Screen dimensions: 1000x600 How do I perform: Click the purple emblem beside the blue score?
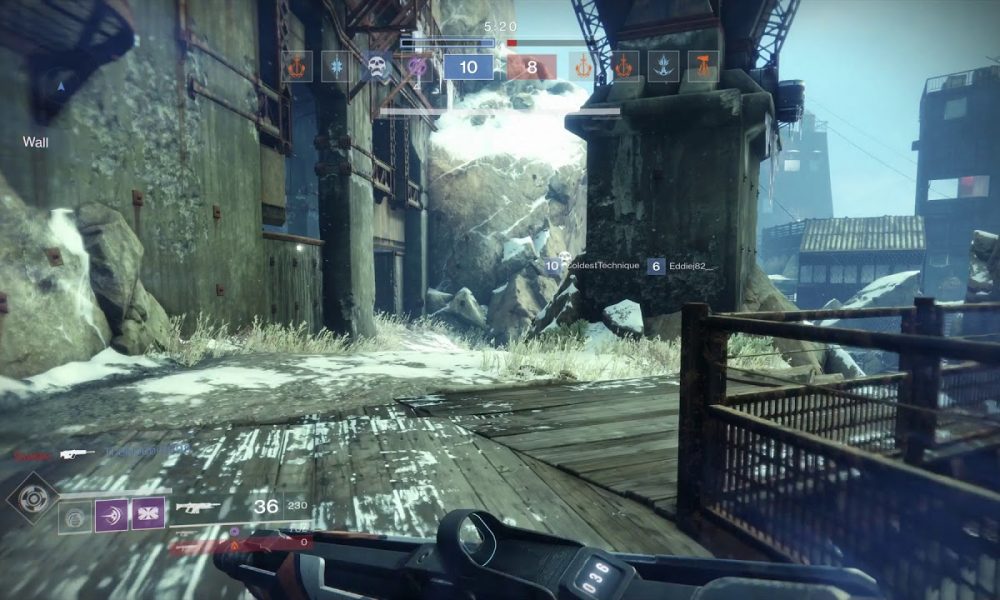coord(418,66)
